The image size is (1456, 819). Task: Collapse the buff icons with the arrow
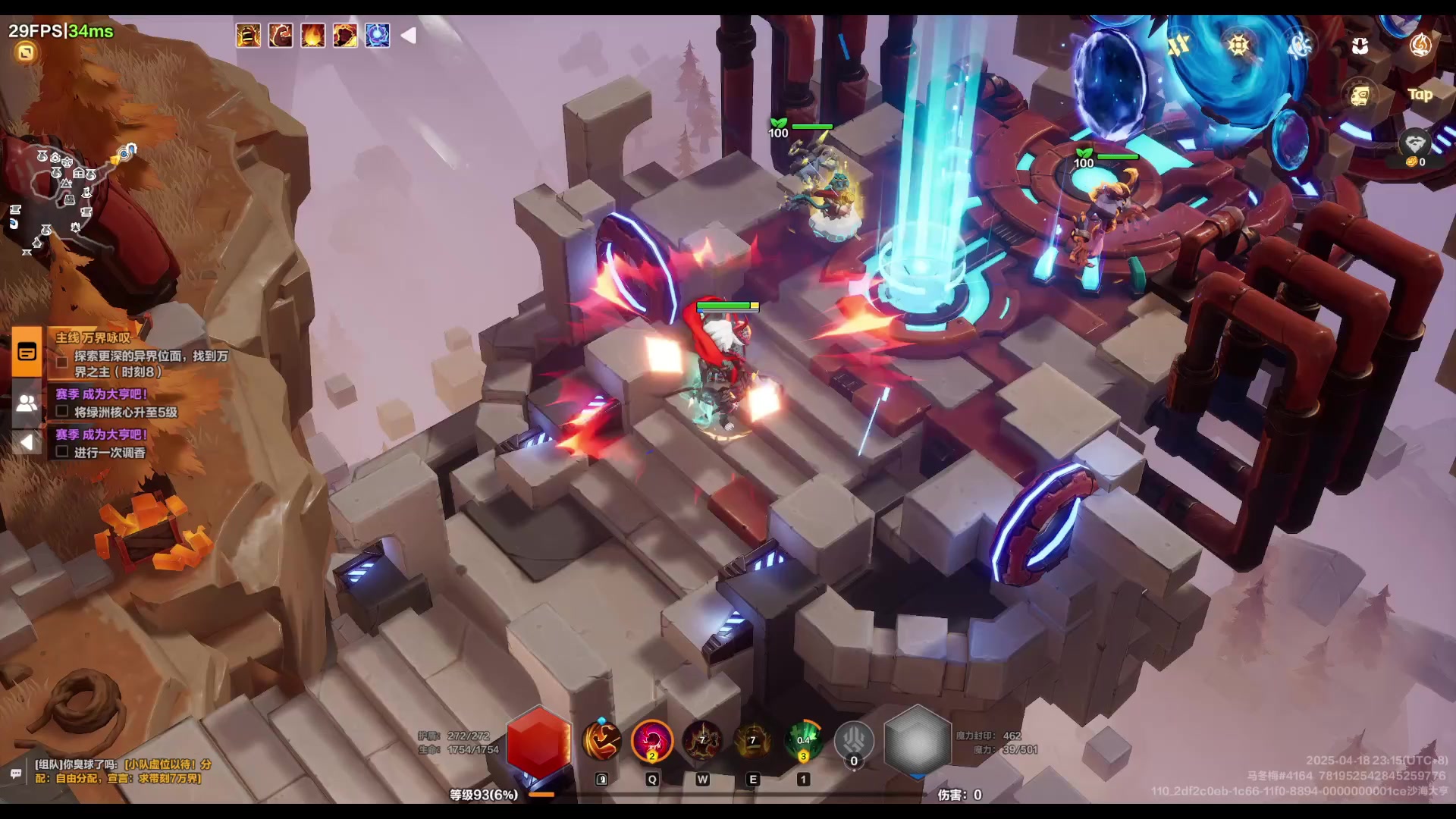[x=409, y=35]
